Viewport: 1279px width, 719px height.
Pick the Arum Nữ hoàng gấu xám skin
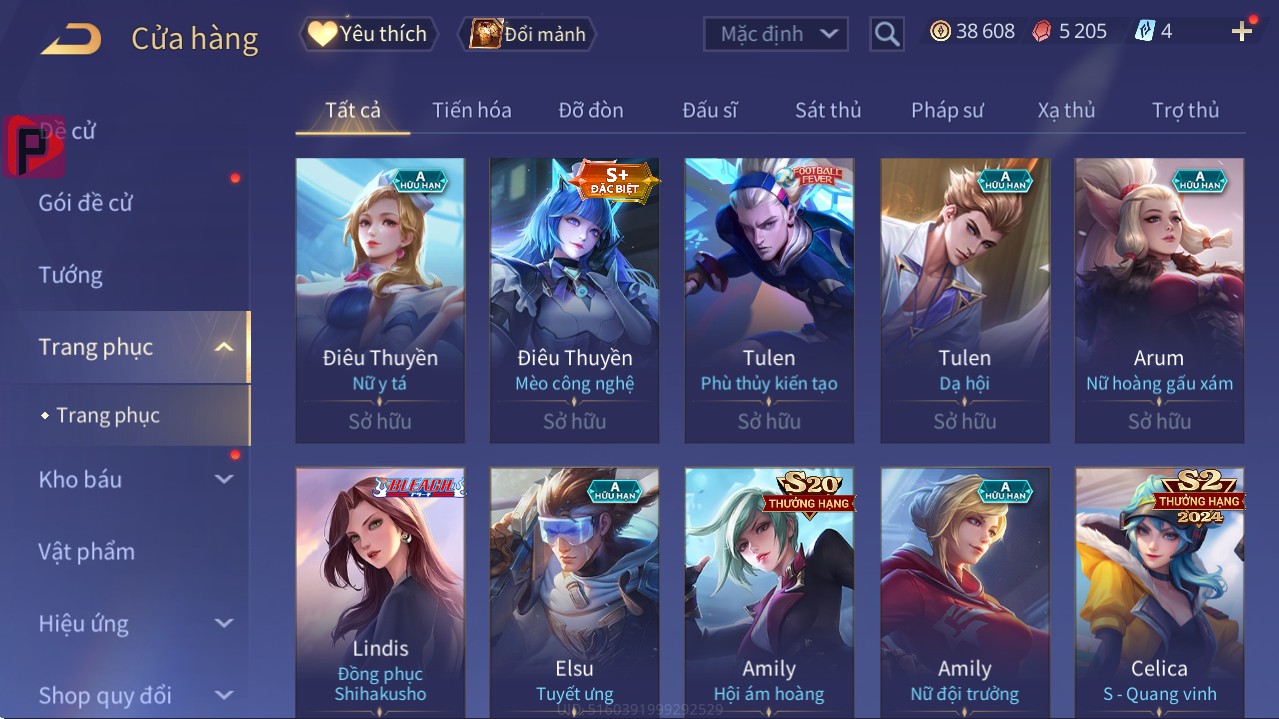pyautogui.click(x=1159, y=300)
